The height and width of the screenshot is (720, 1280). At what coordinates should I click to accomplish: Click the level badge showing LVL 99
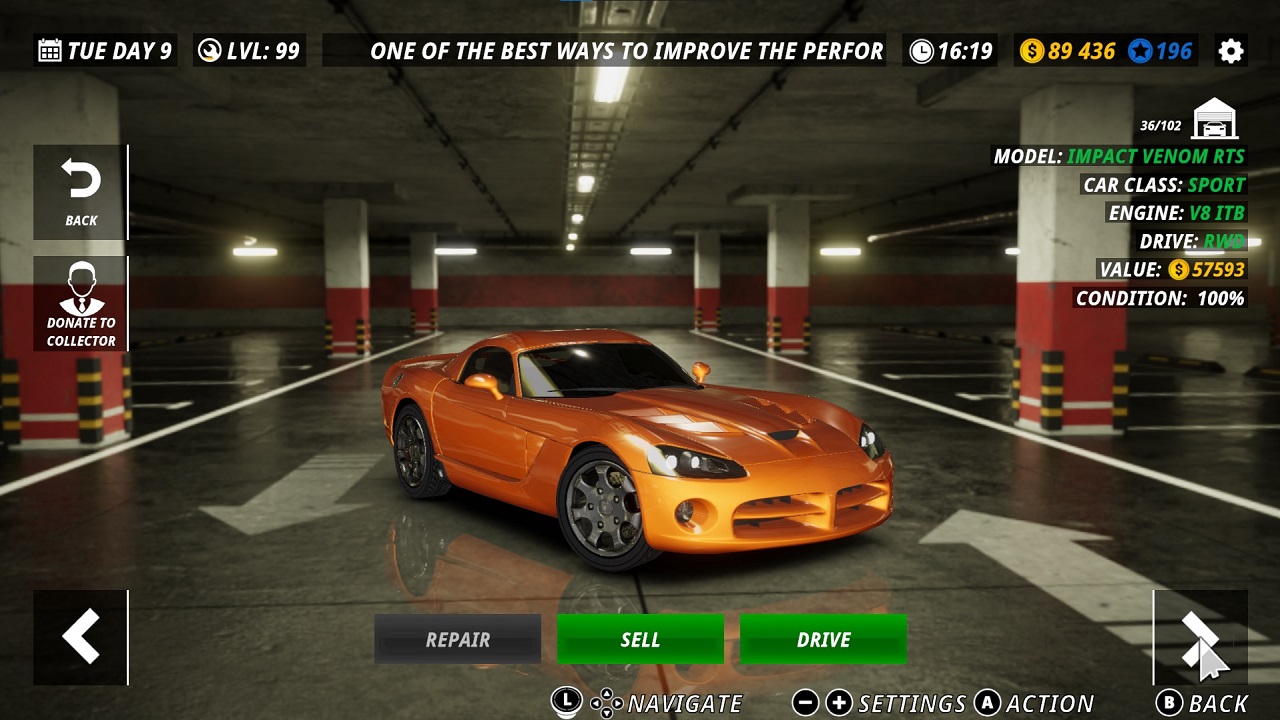[246, 50]
